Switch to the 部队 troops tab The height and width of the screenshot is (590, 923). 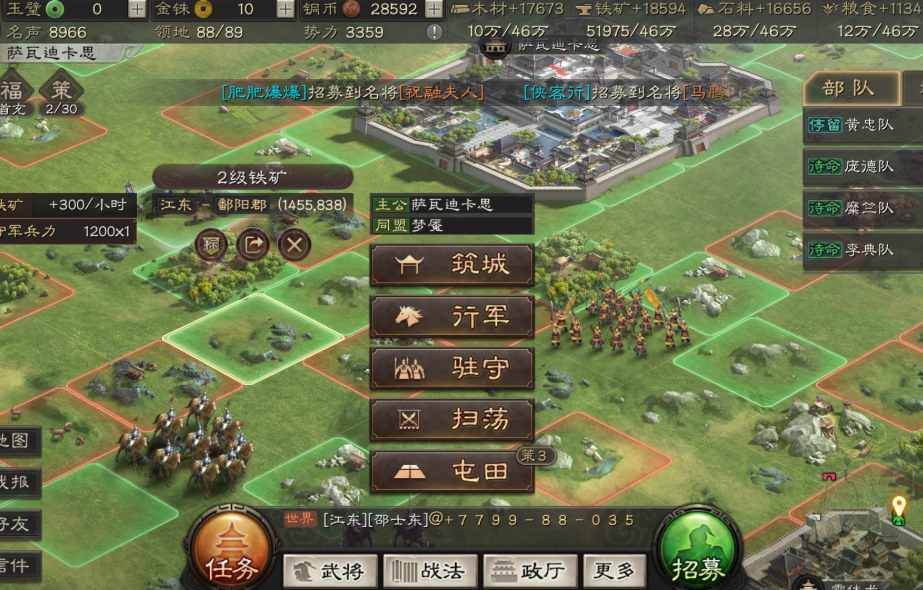coord(849,87)
